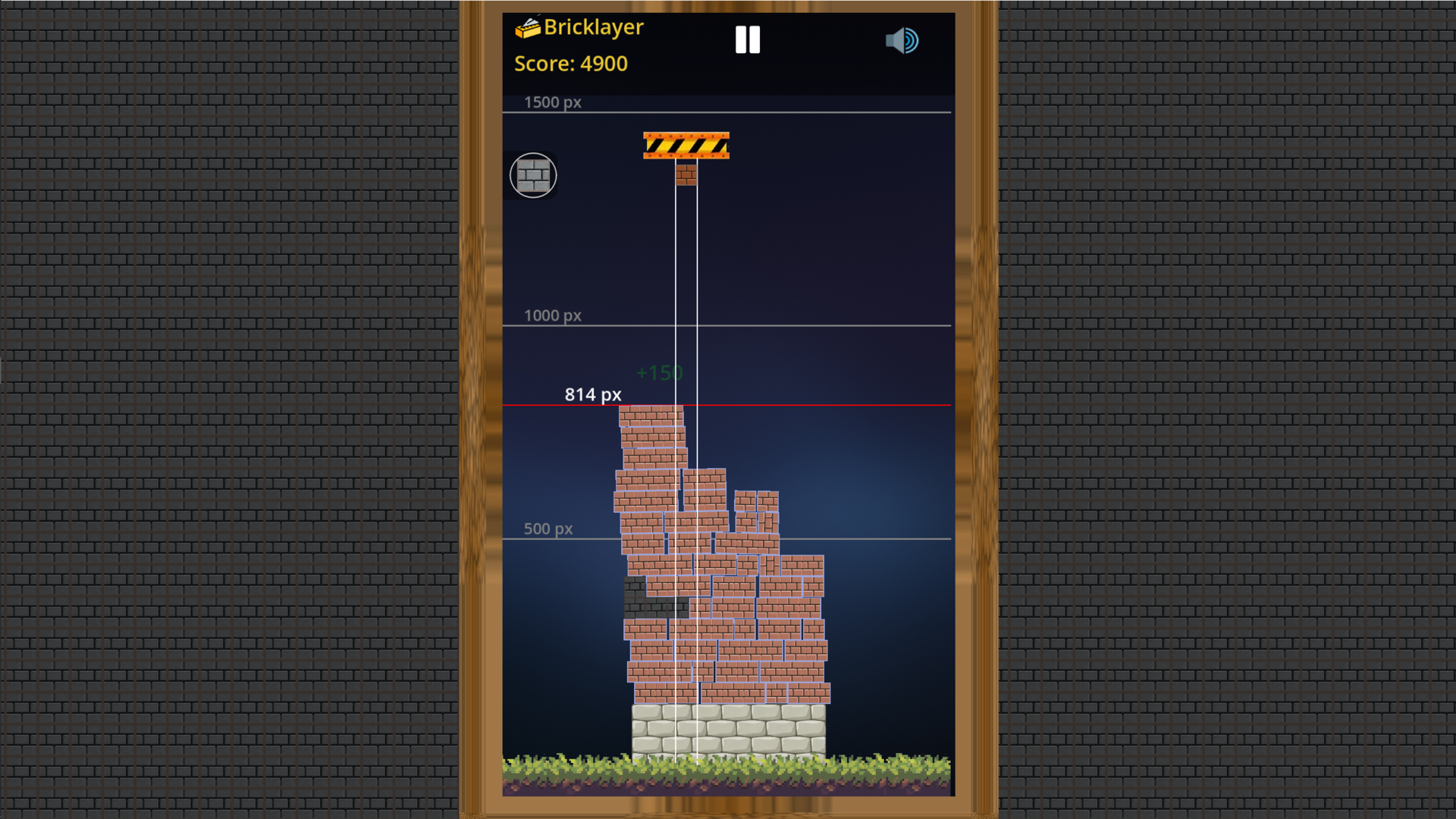Open the next-brick stone preview circle

pos(534,175)
